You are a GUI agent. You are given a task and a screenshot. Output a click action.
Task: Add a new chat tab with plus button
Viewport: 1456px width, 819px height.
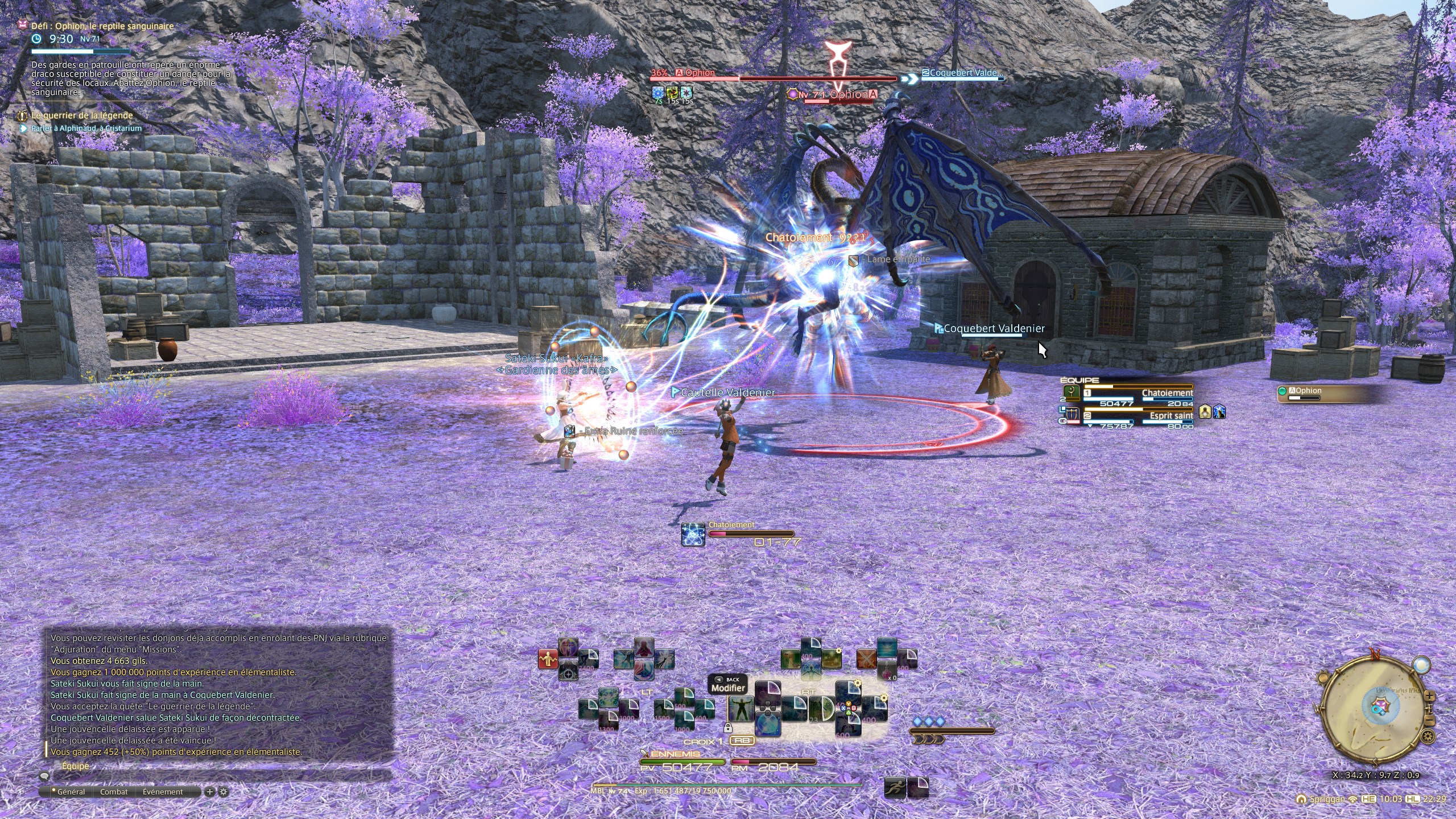pyautogui.click(x=210, y=792)
